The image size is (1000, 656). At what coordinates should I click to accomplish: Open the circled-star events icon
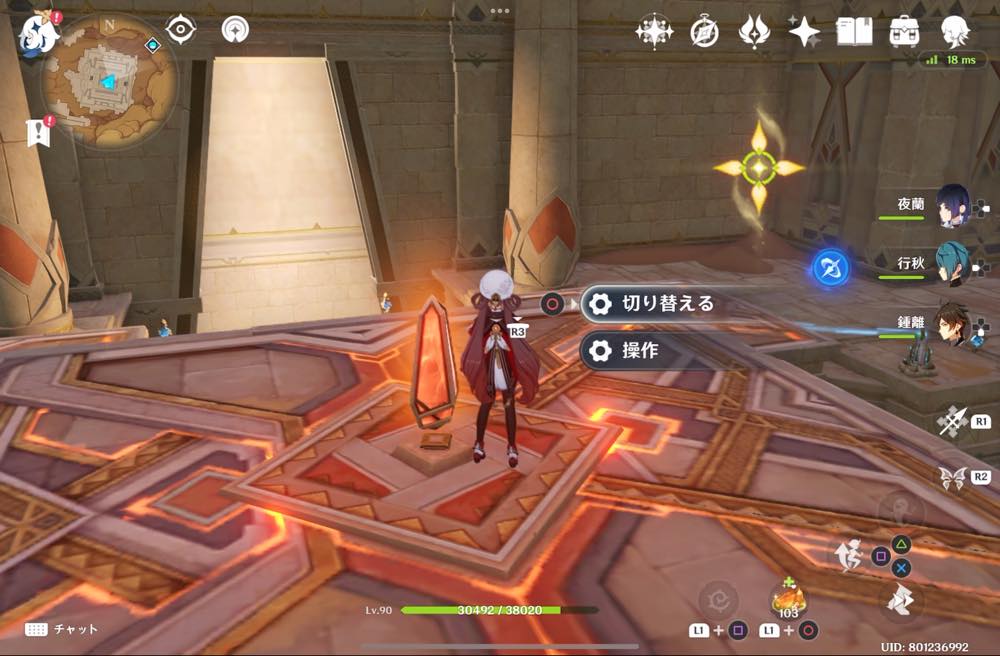[654, 32]
